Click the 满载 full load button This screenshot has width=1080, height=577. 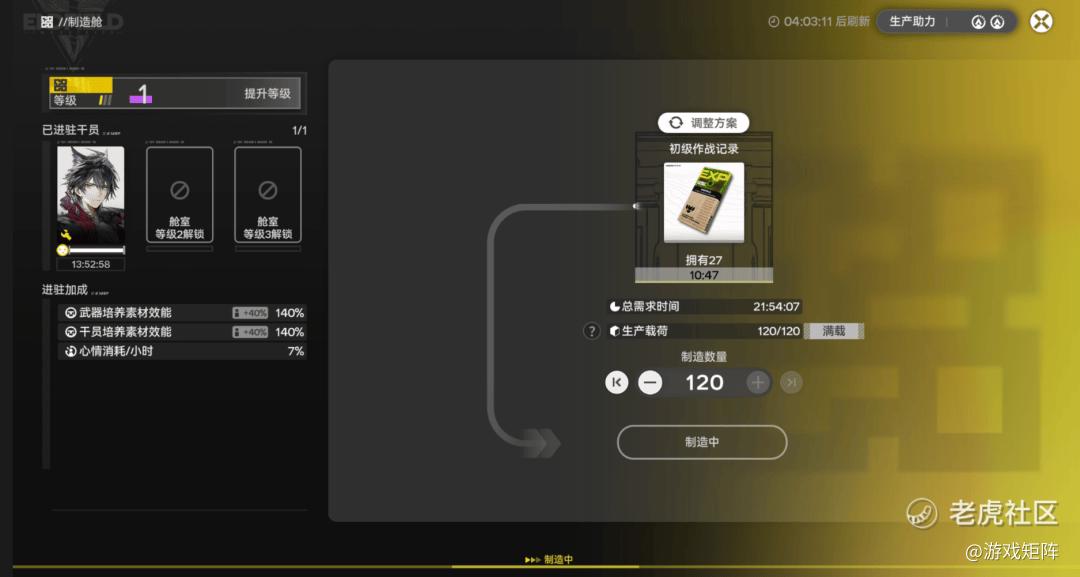[x=834, y=331]
